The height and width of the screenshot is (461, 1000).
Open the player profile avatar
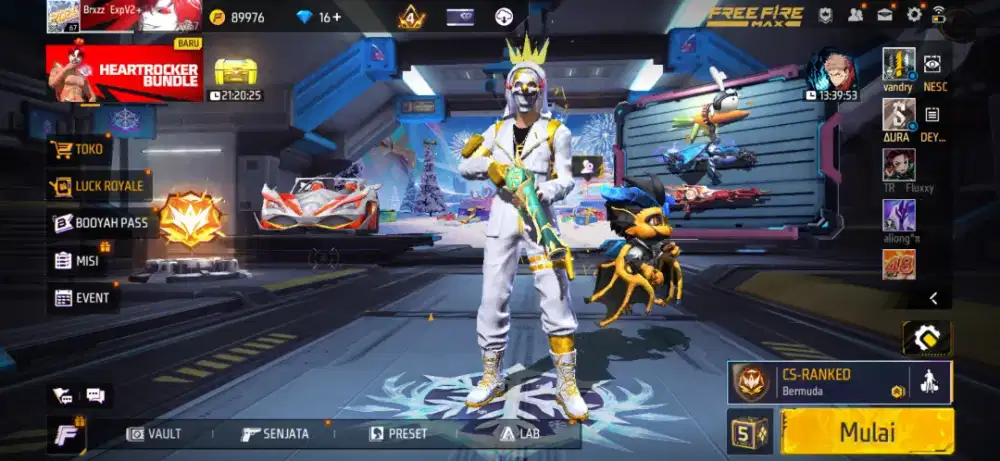tap(63, 16)
